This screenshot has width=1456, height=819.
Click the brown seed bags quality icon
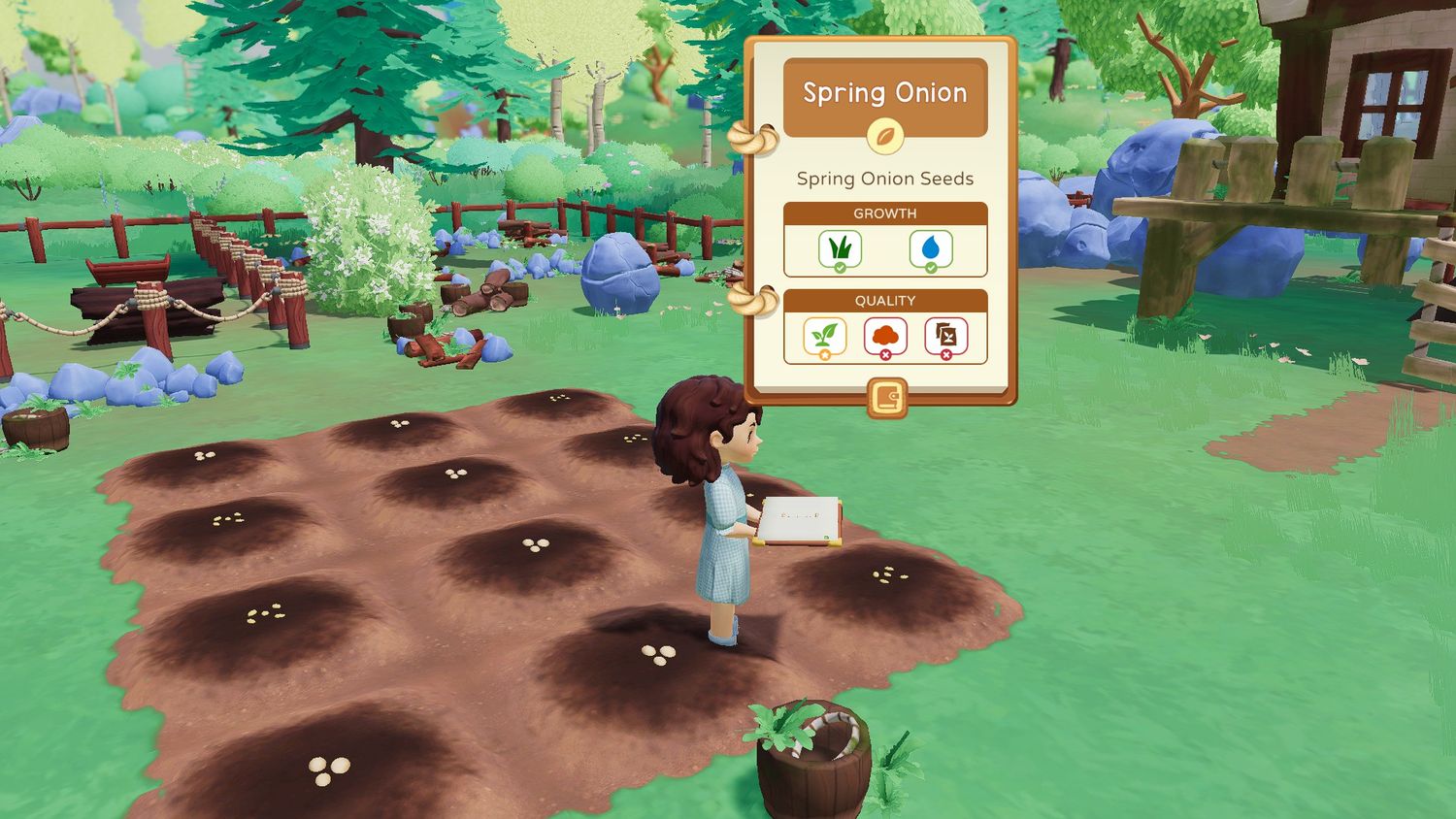coord(945,337)
